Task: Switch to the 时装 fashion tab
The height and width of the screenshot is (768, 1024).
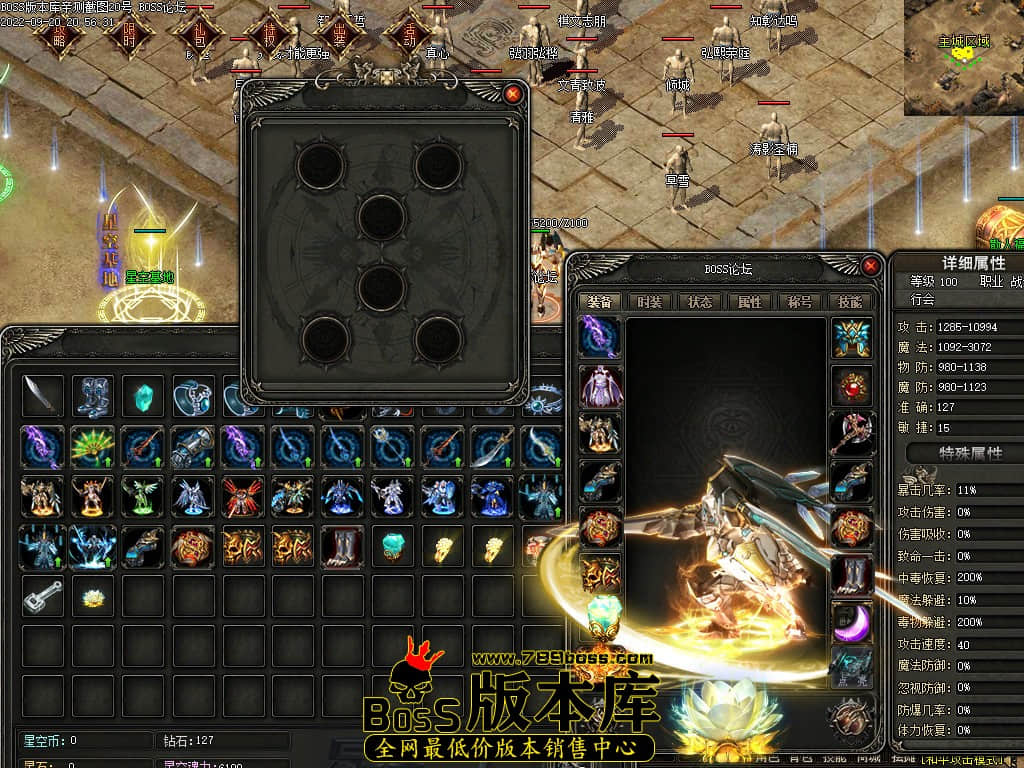Action: tap(649, 301)
